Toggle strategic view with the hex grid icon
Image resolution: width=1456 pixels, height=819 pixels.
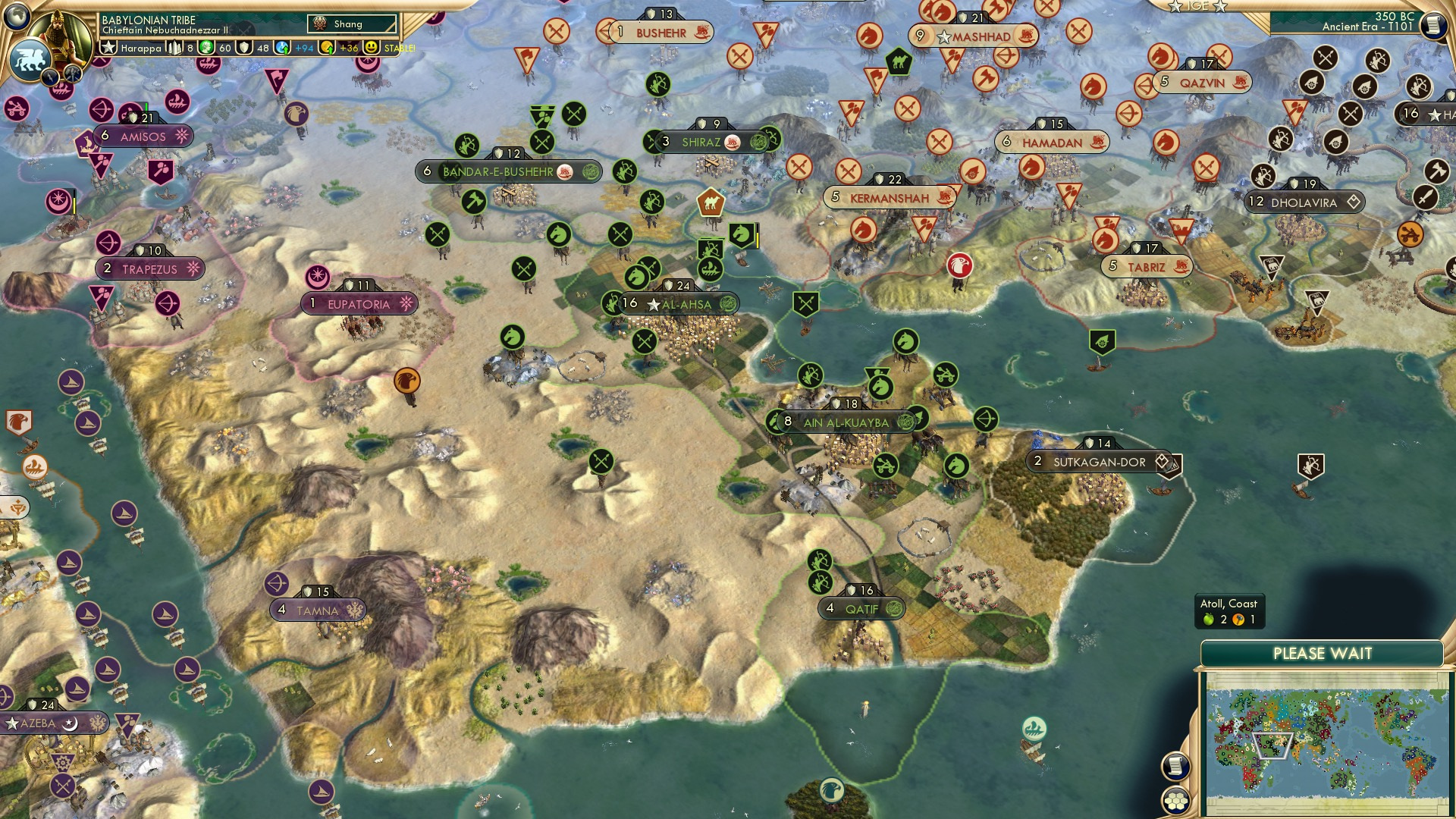tap(1177, 800)
